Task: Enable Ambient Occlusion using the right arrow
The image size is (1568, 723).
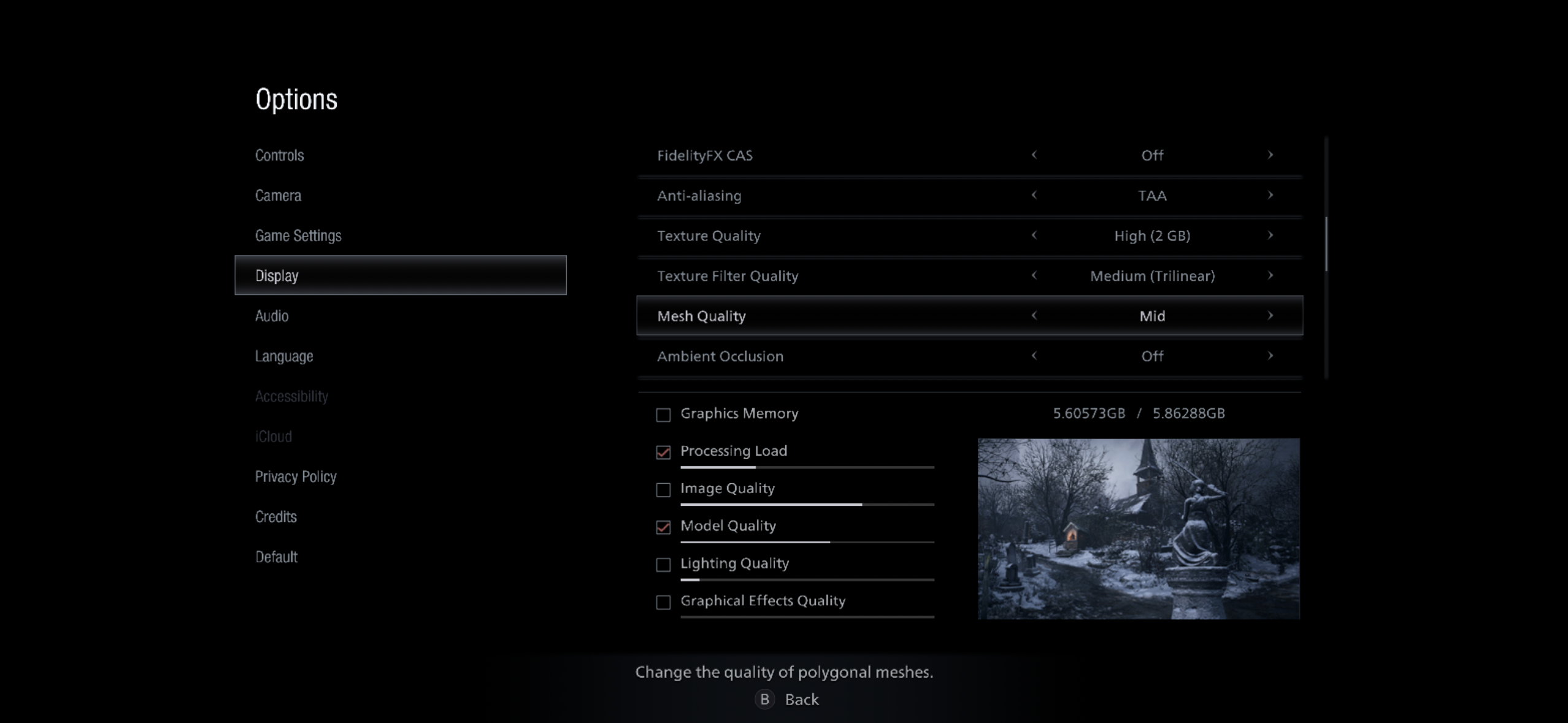Action: [x=1270, y=356]
